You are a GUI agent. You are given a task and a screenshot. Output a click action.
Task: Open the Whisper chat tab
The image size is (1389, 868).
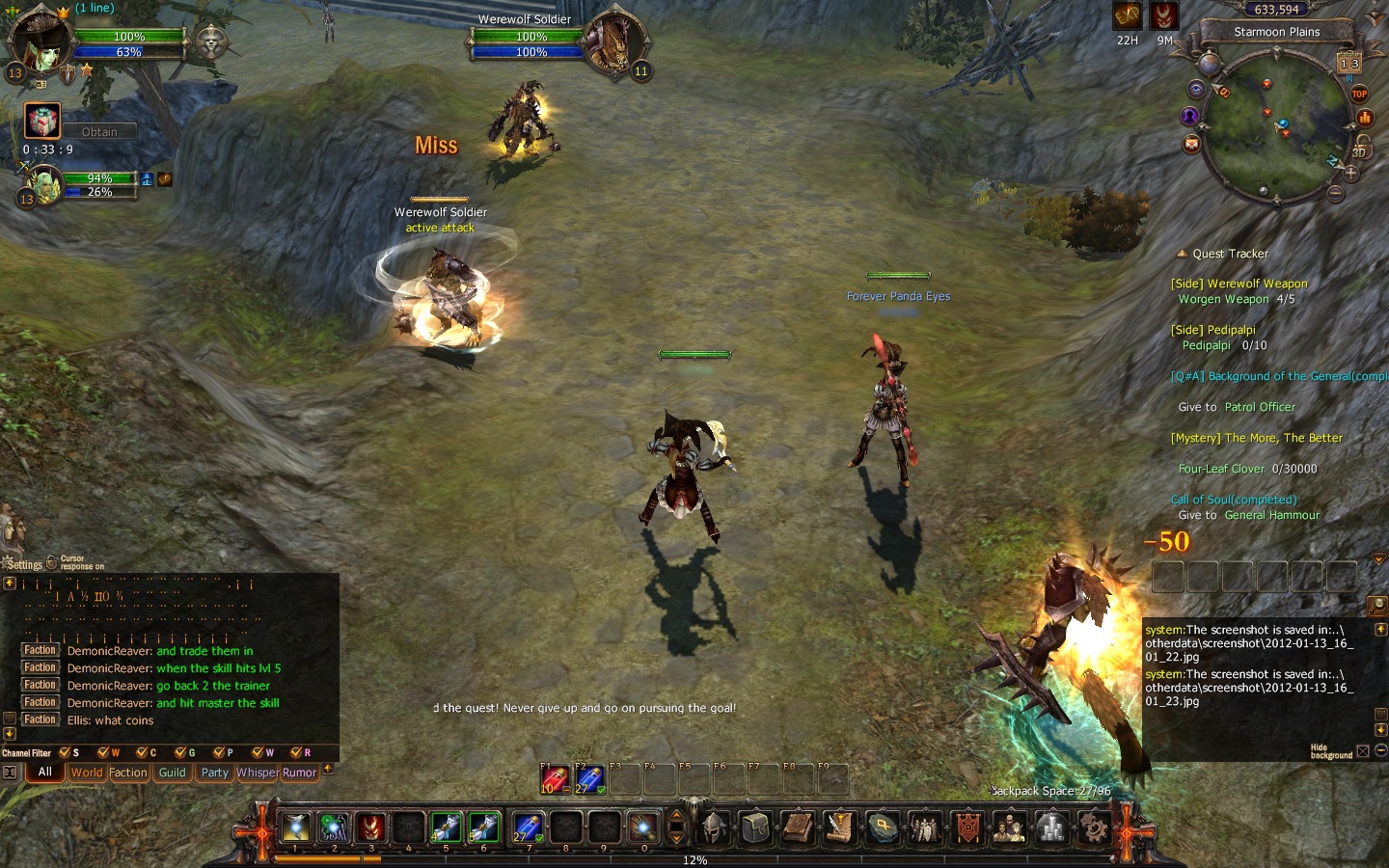coord(257,773)
